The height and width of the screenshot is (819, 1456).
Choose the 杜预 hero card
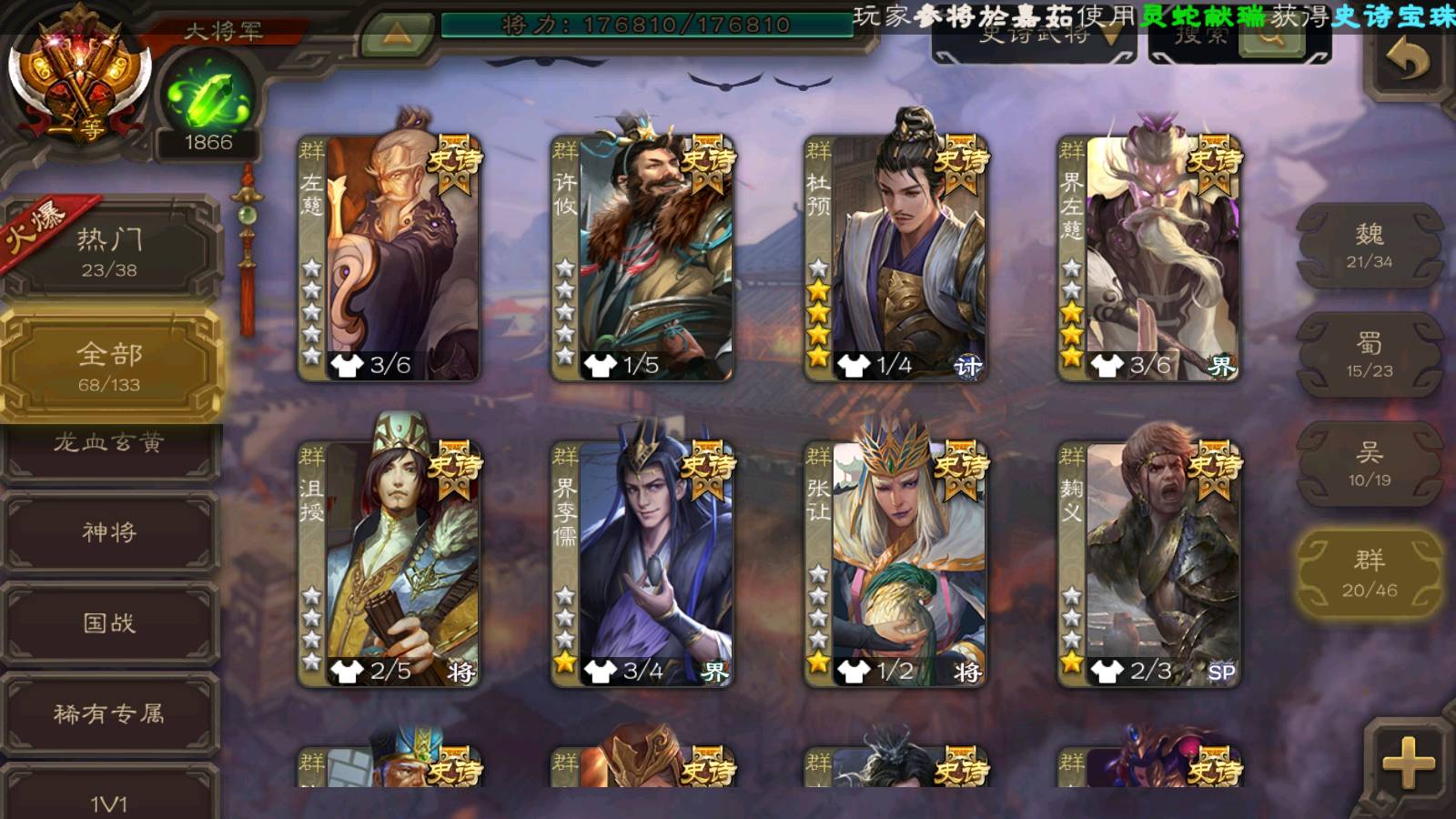pyautogui.click(x=895, y=258)
